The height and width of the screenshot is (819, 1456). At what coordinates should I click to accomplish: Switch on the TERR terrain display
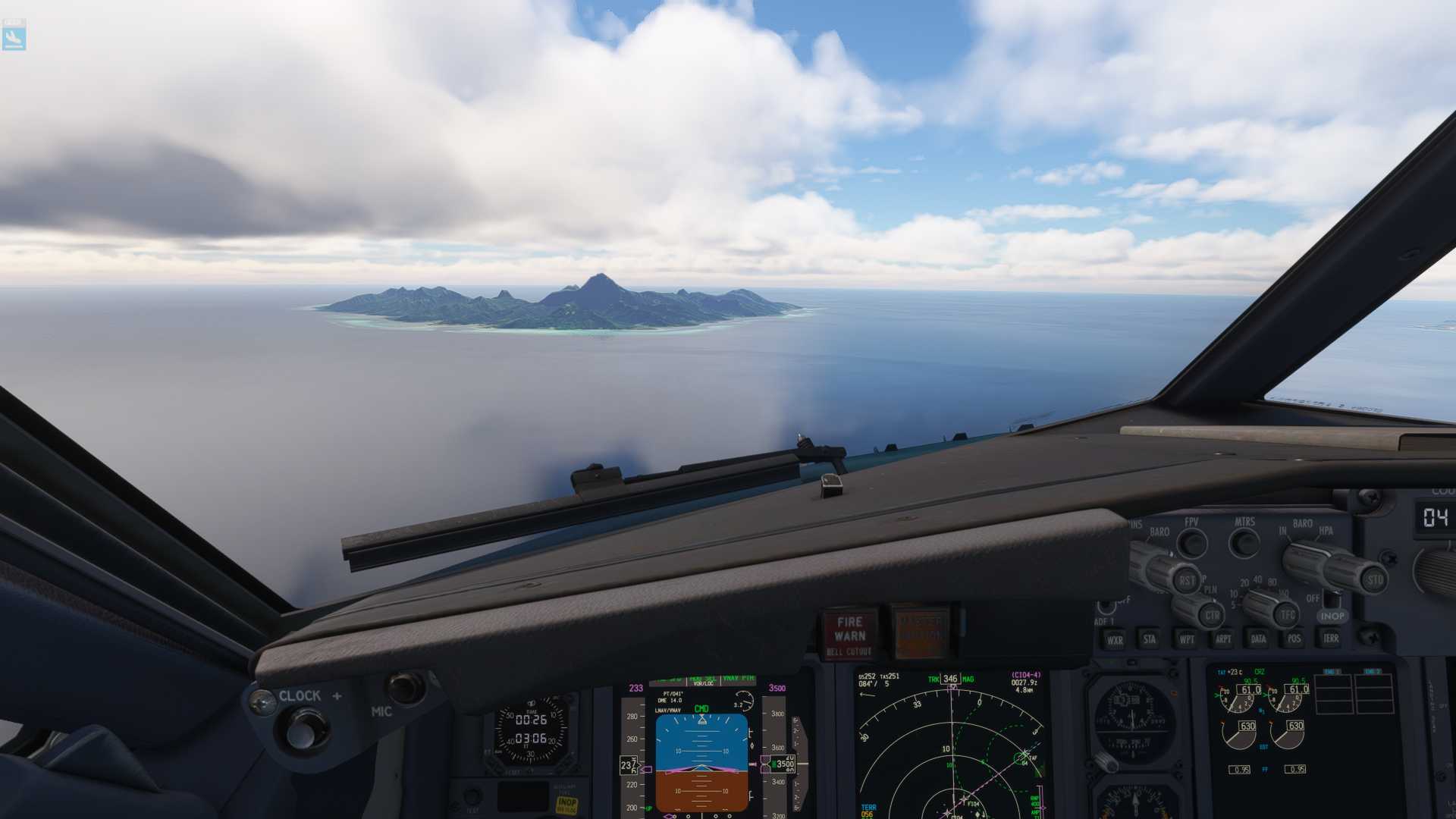click(x=1330, y=639)
